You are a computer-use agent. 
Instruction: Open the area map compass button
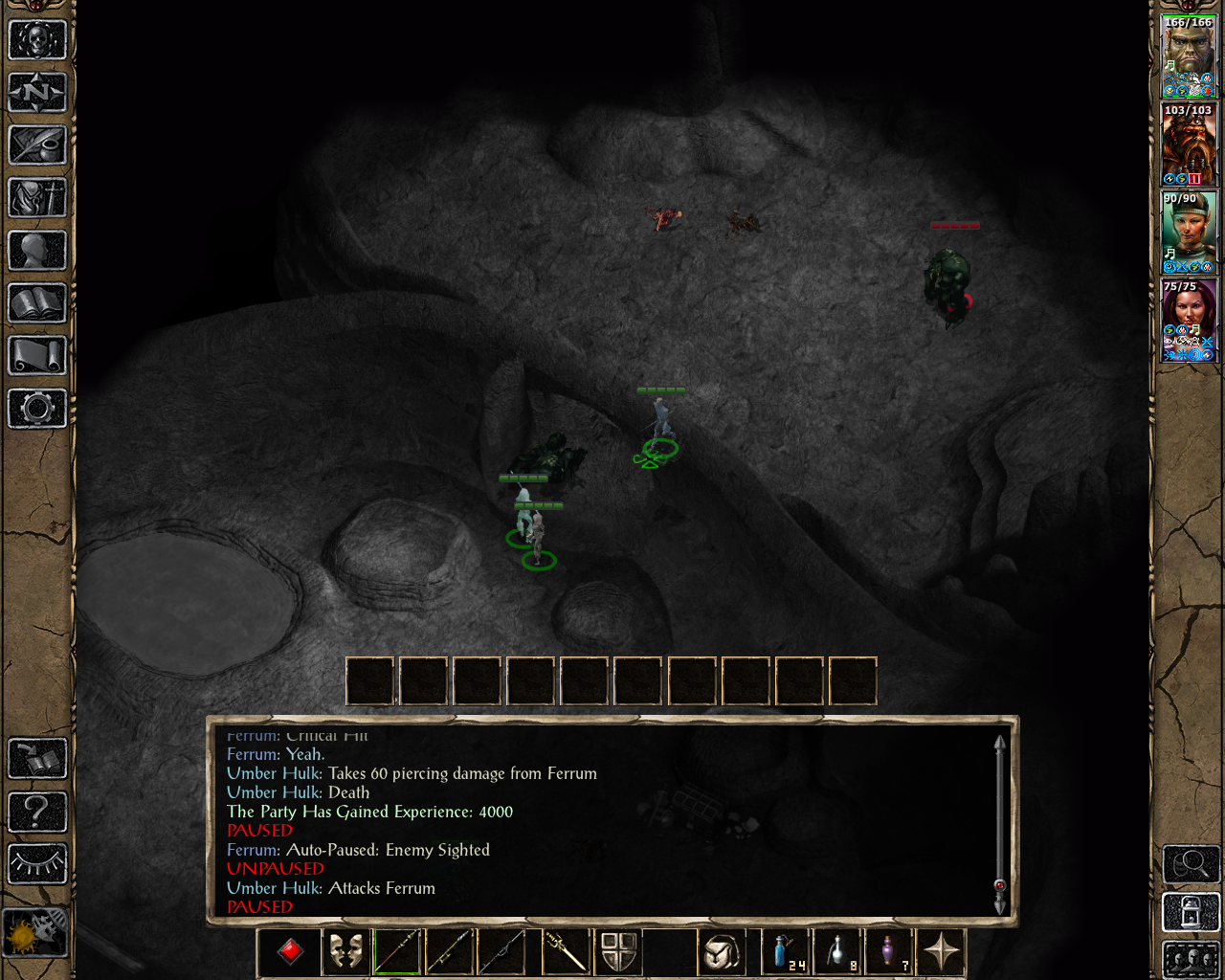(37, 93)
